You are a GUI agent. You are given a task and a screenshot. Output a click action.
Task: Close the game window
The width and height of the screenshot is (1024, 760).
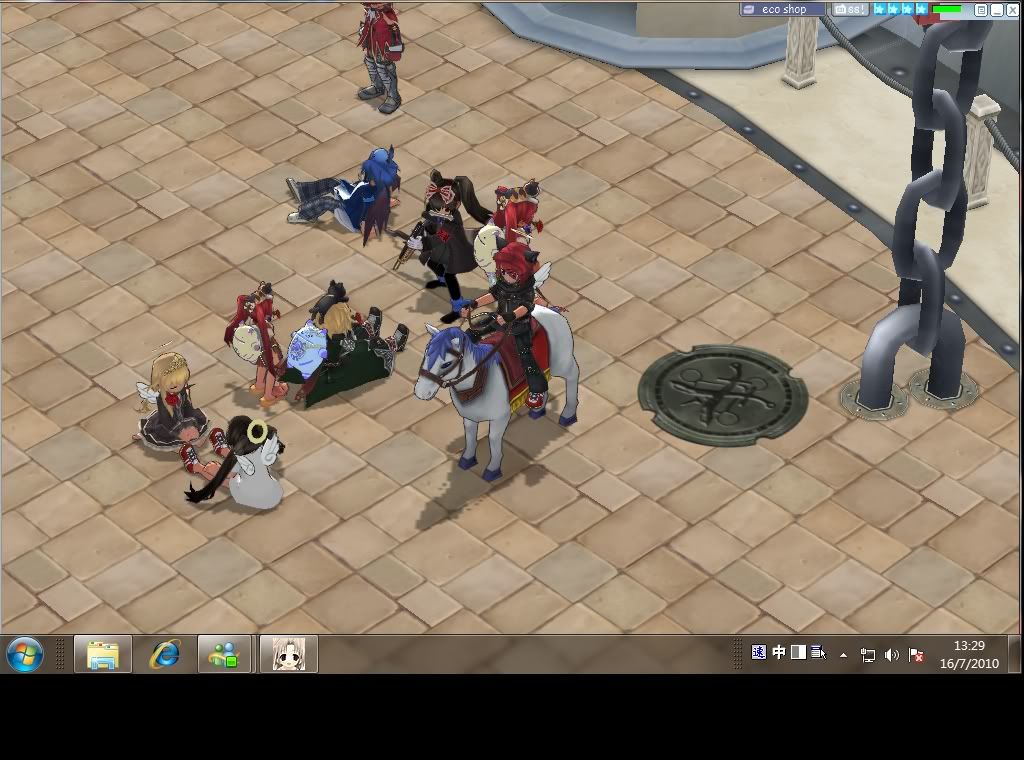pos(1011,10)
